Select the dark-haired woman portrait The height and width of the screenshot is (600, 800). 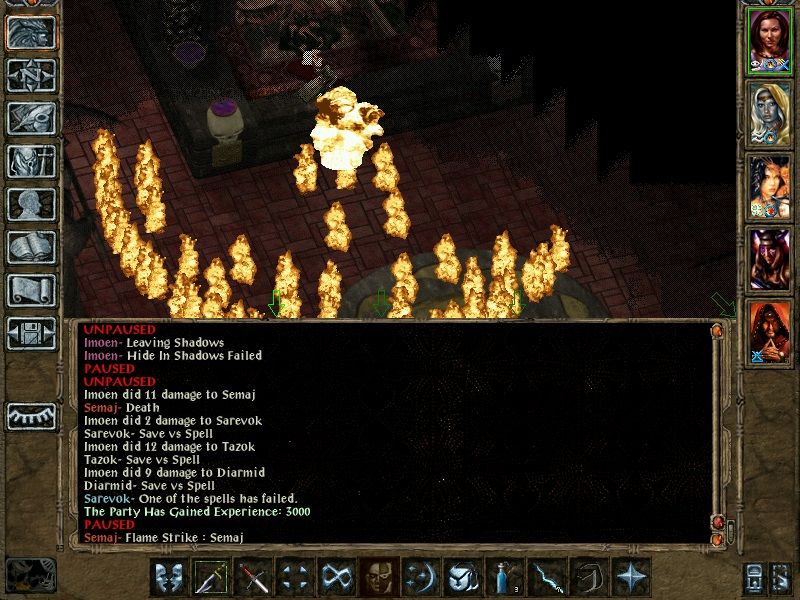769,186
